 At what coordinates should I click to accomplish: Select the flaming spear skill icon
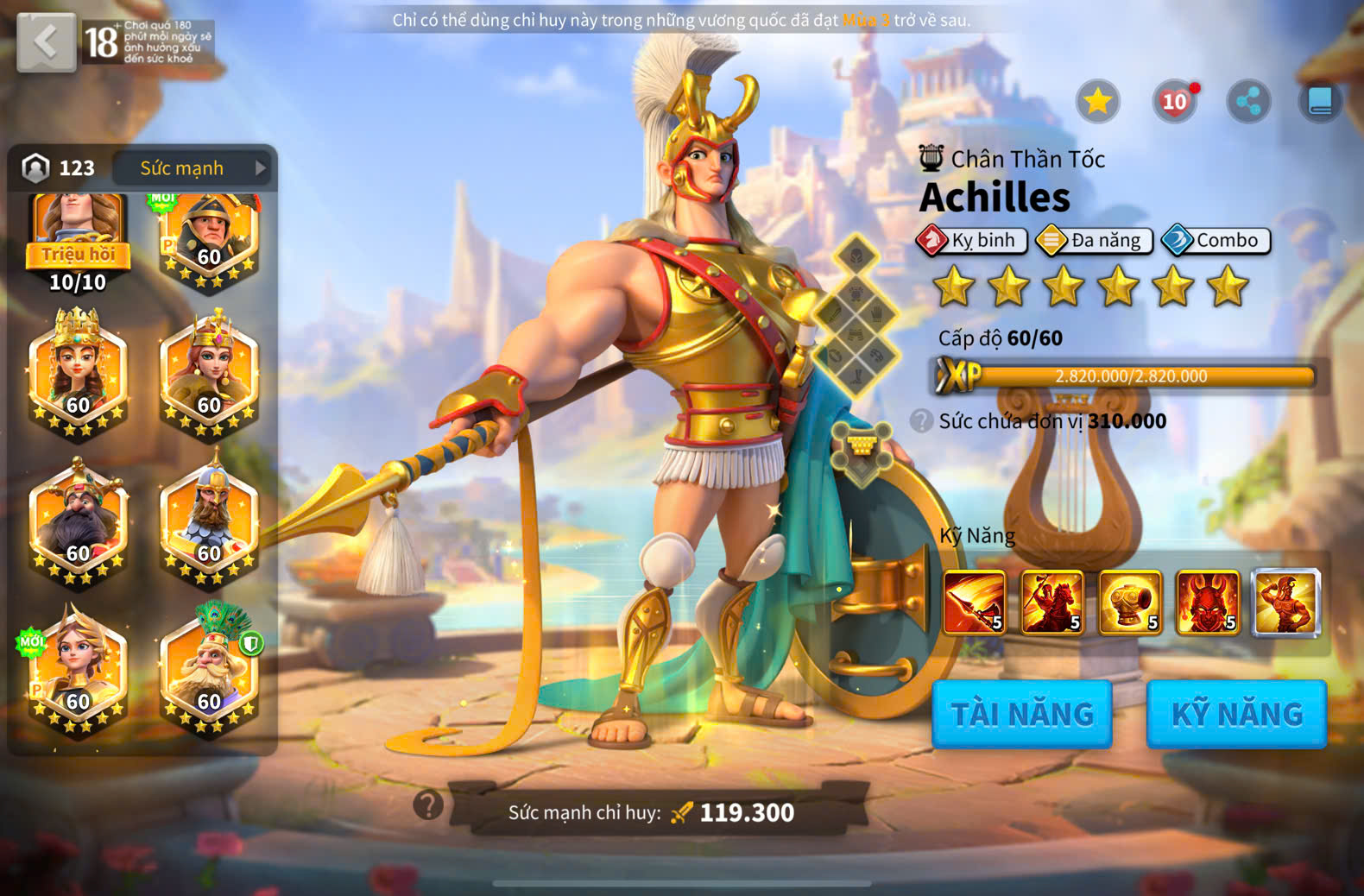coord(975,603)
